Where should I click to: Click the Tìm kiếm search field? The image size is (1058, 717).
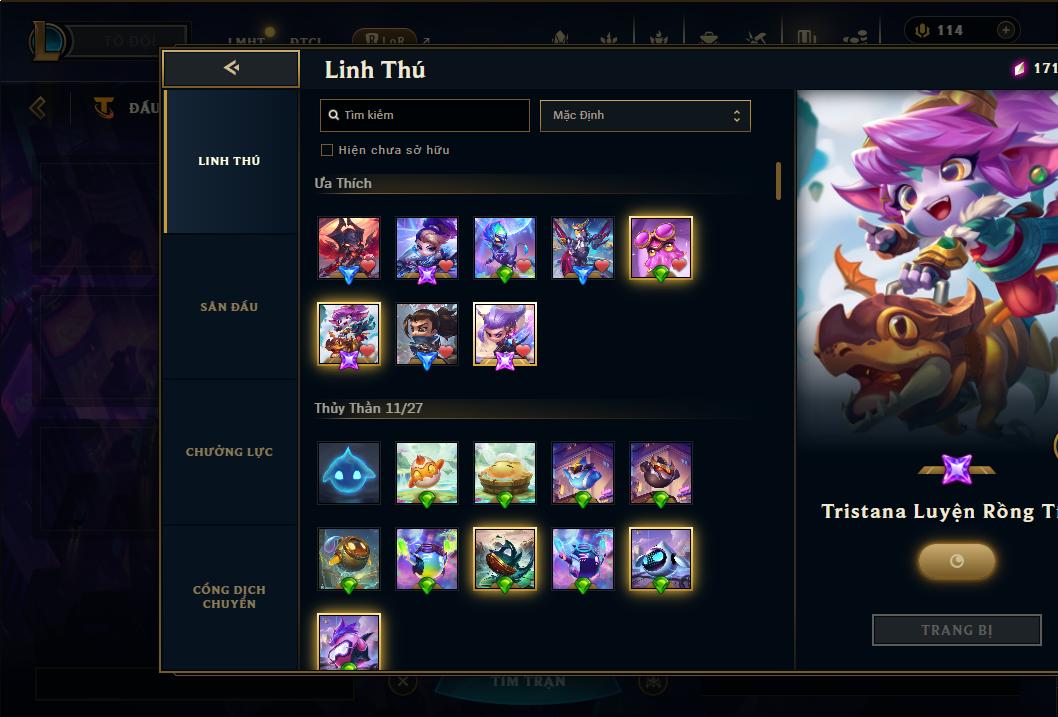[425, 115]
